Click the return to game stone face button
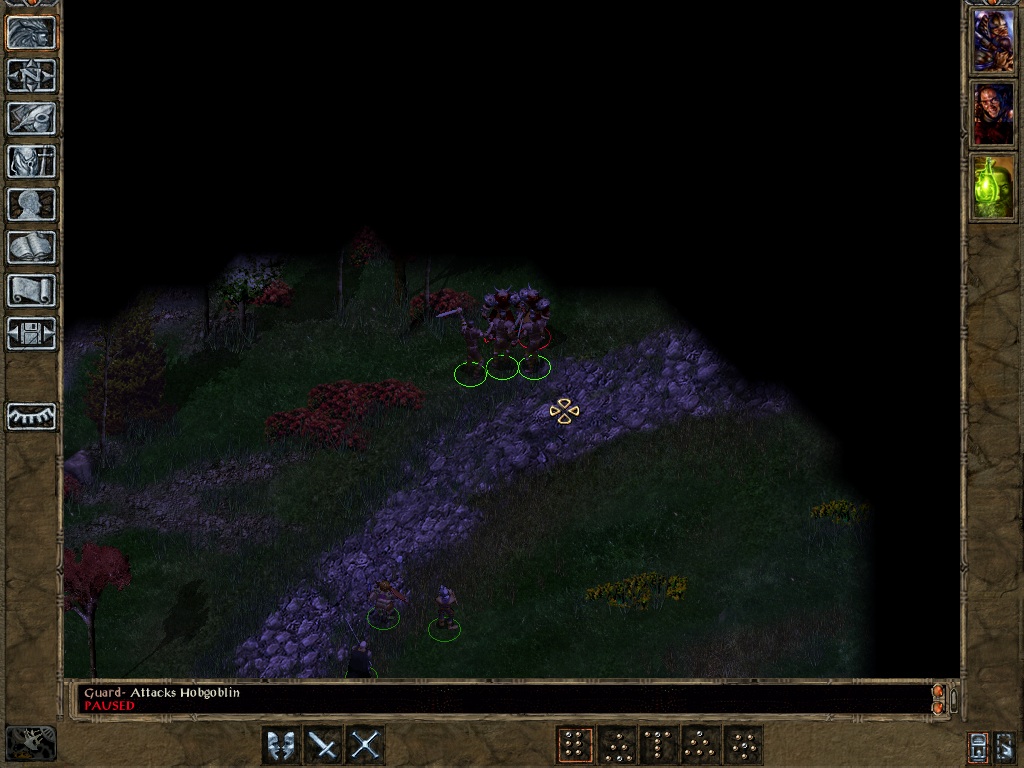Viewport: 1024px width, 768px height. [31, 32]
